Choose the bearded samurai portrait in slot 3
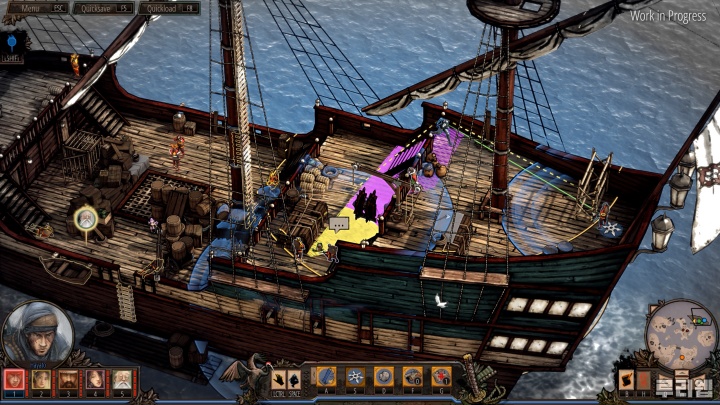The height and width of the screenshot is (405, 720). click(x=68, y=380)
